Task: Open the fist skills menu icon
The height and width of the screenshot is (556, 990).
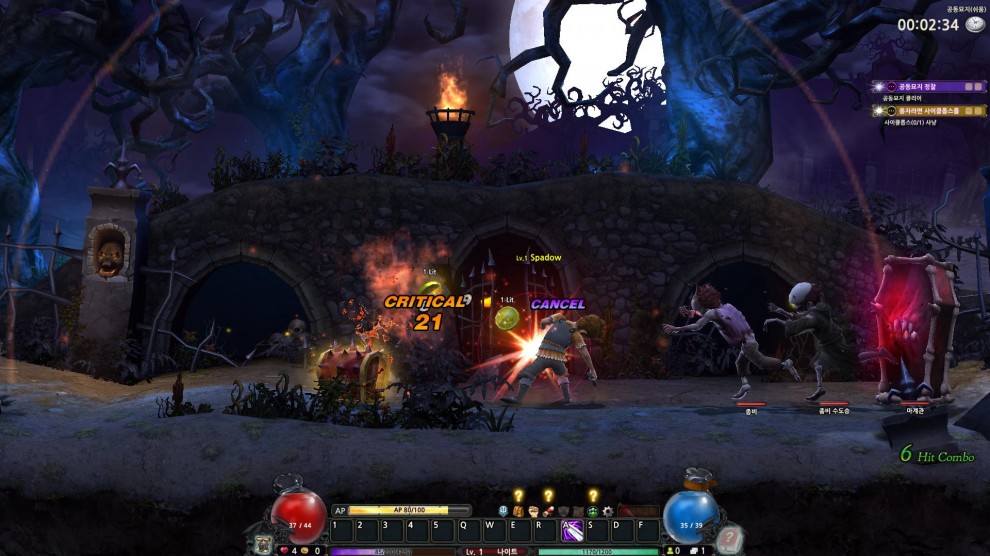Action: click(x=533, y=511)
